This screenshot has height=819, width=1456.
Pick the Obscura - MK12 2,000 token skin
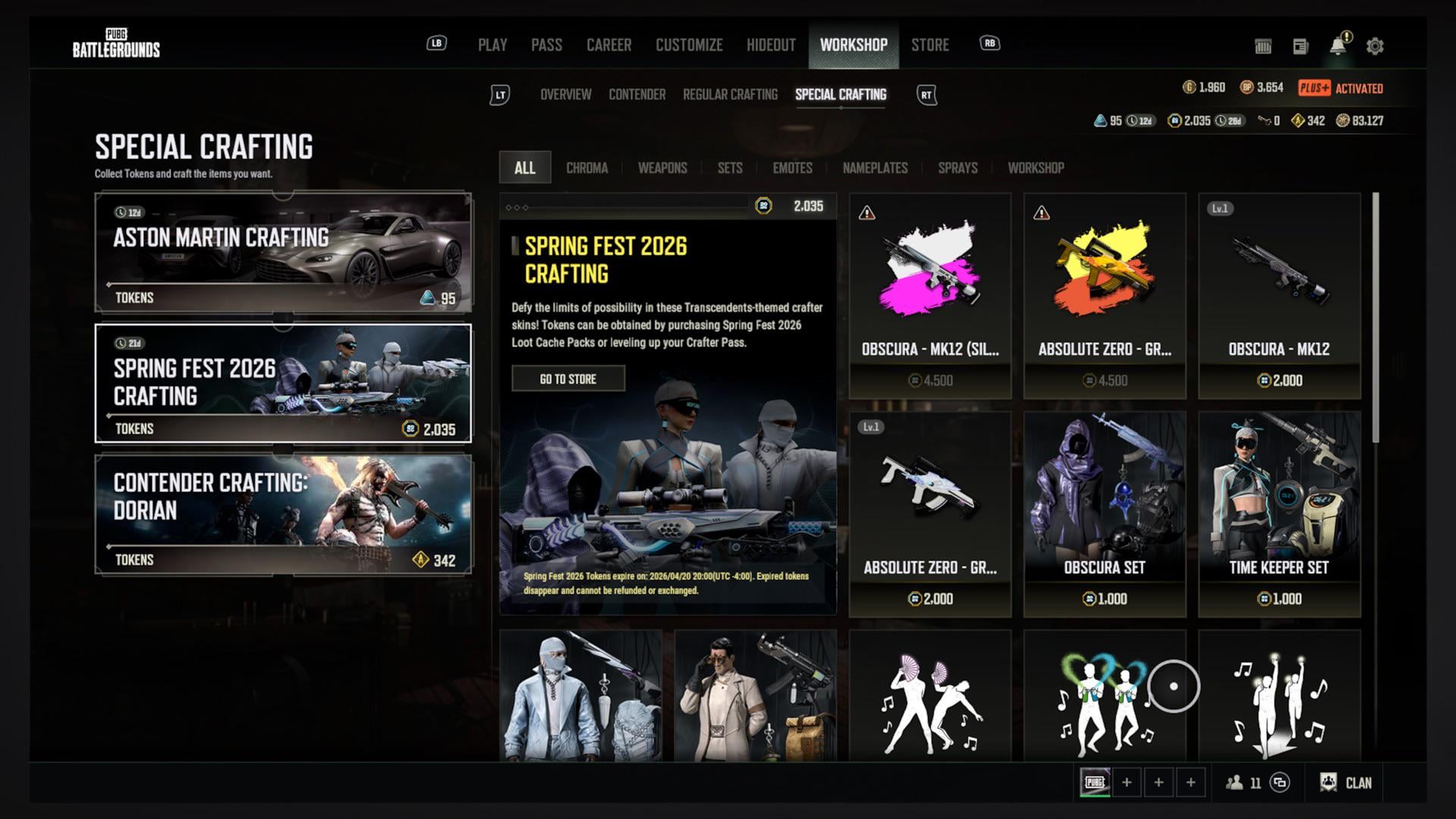[1279, 296]
